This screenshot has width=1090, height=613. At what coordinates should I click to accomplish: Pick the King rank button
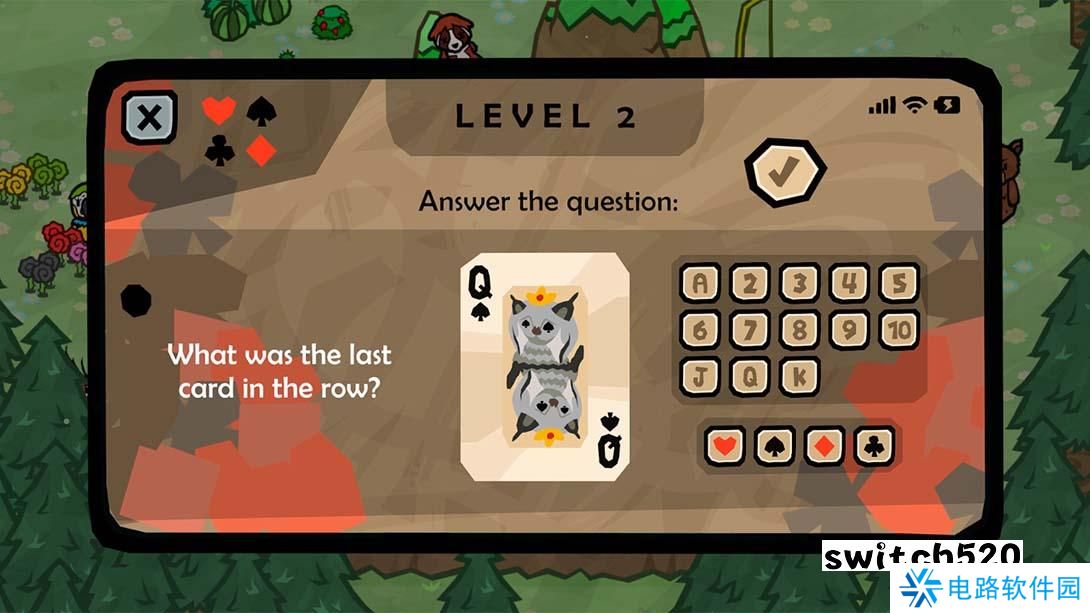pos(799,376)
